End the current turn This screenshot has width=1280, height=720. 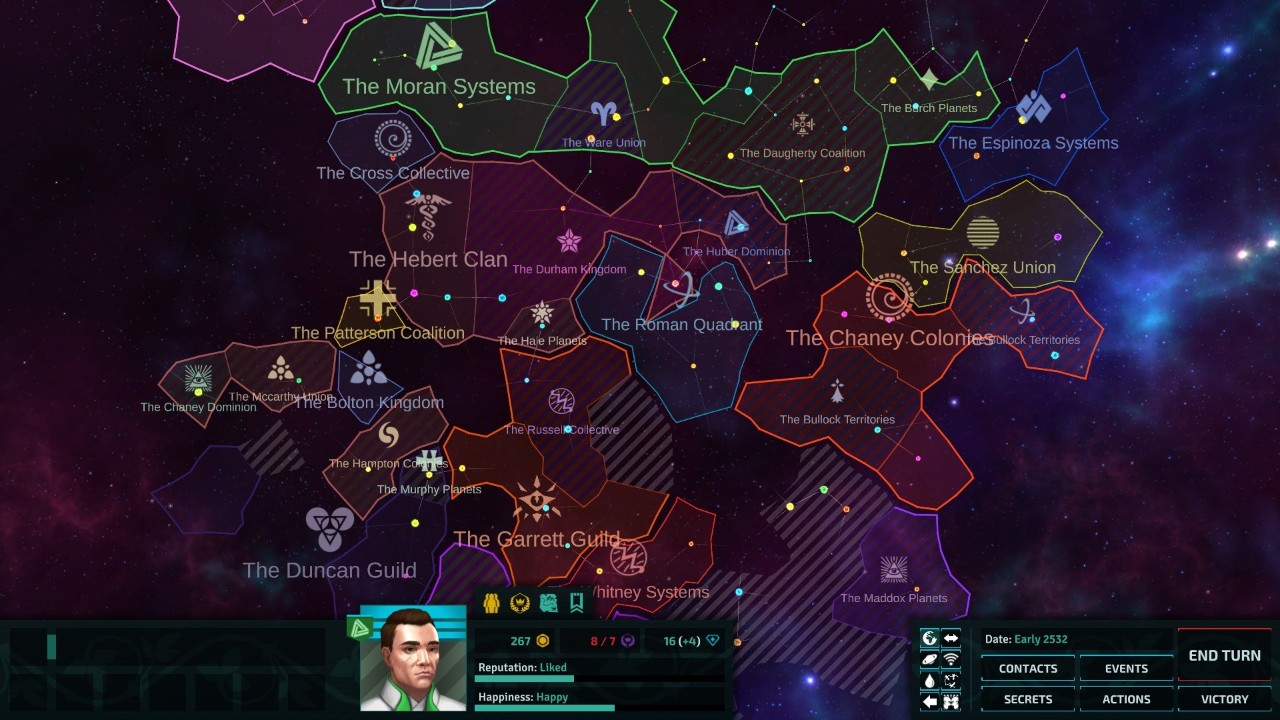1224,655
